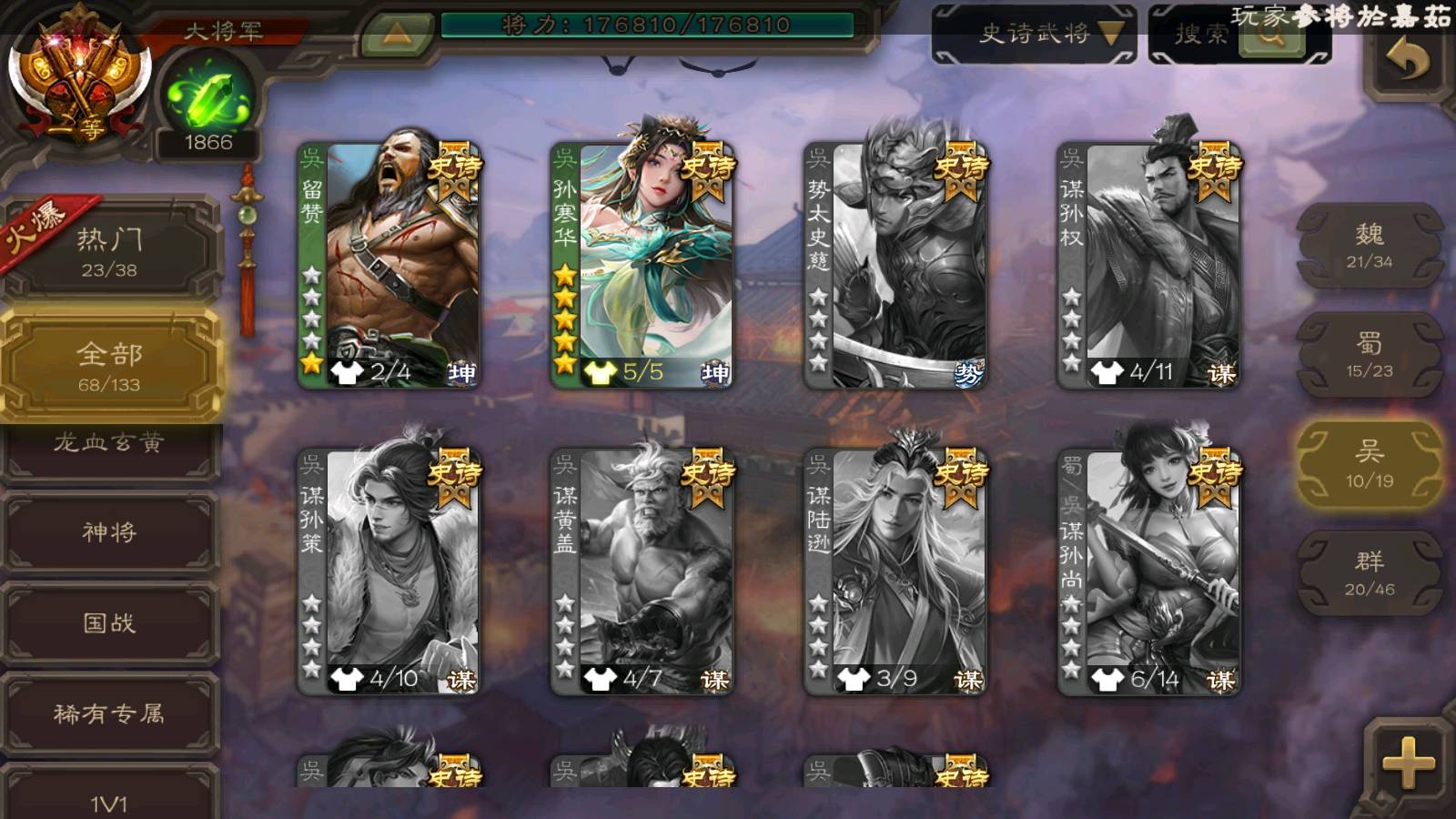Pick the 太史慈 general card
The width and height of the screenshot is (1456, 819).
point(895,264)
